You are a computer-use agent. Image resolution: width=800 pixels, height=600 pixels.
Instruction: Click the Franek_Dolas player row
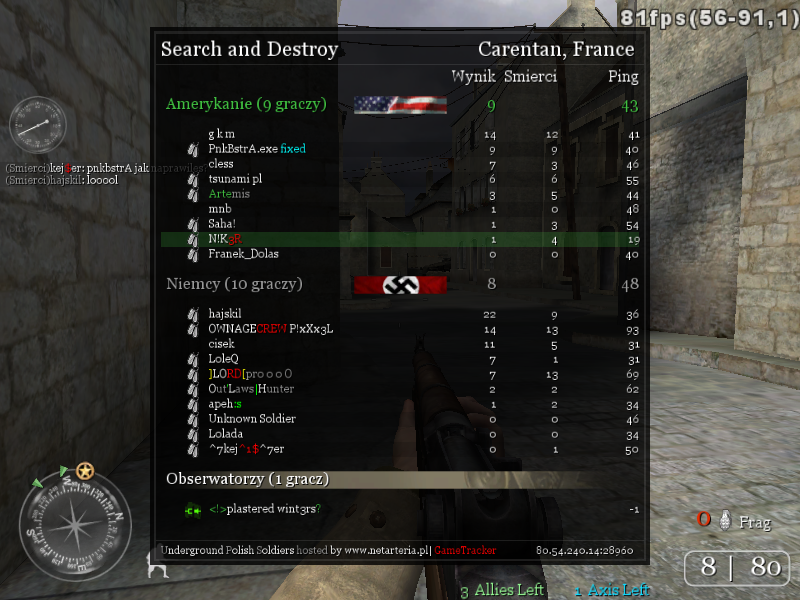point(243,254)
